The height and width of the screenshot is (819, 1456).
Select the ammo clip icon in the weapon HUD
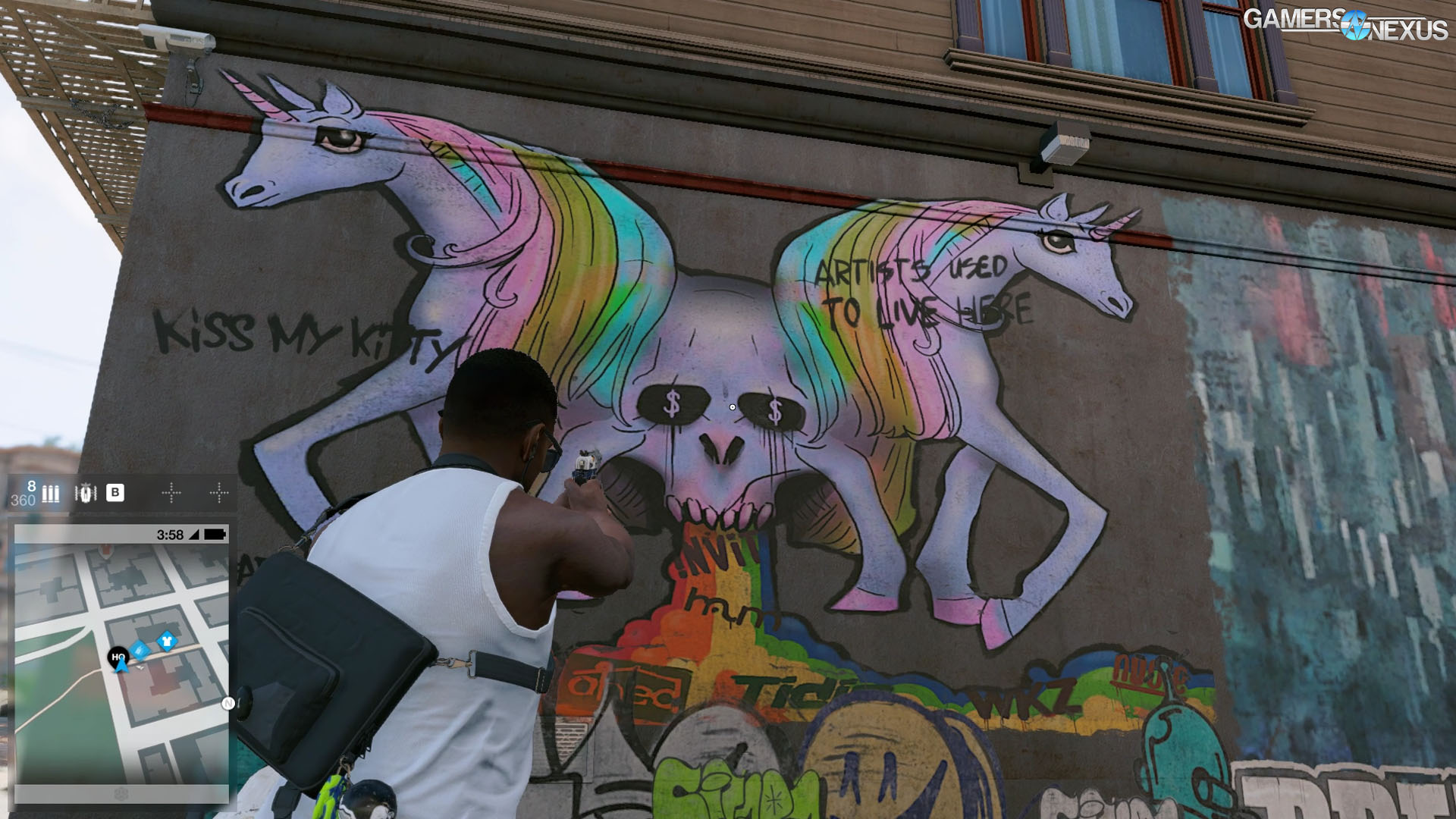click(x=50, y=494)
